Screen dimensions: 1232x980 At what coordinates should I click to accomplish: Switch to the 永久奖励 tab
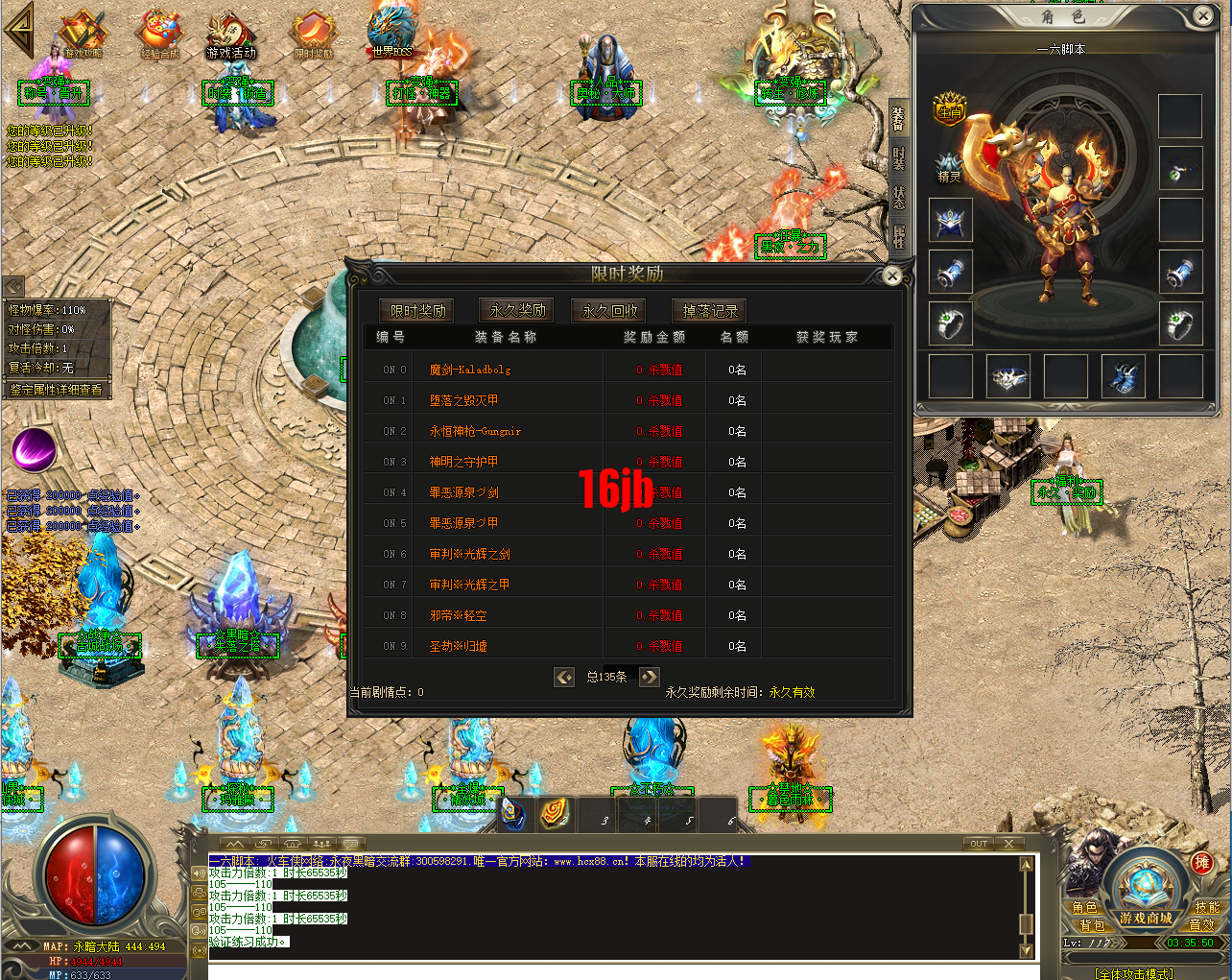tap(517, 310)
